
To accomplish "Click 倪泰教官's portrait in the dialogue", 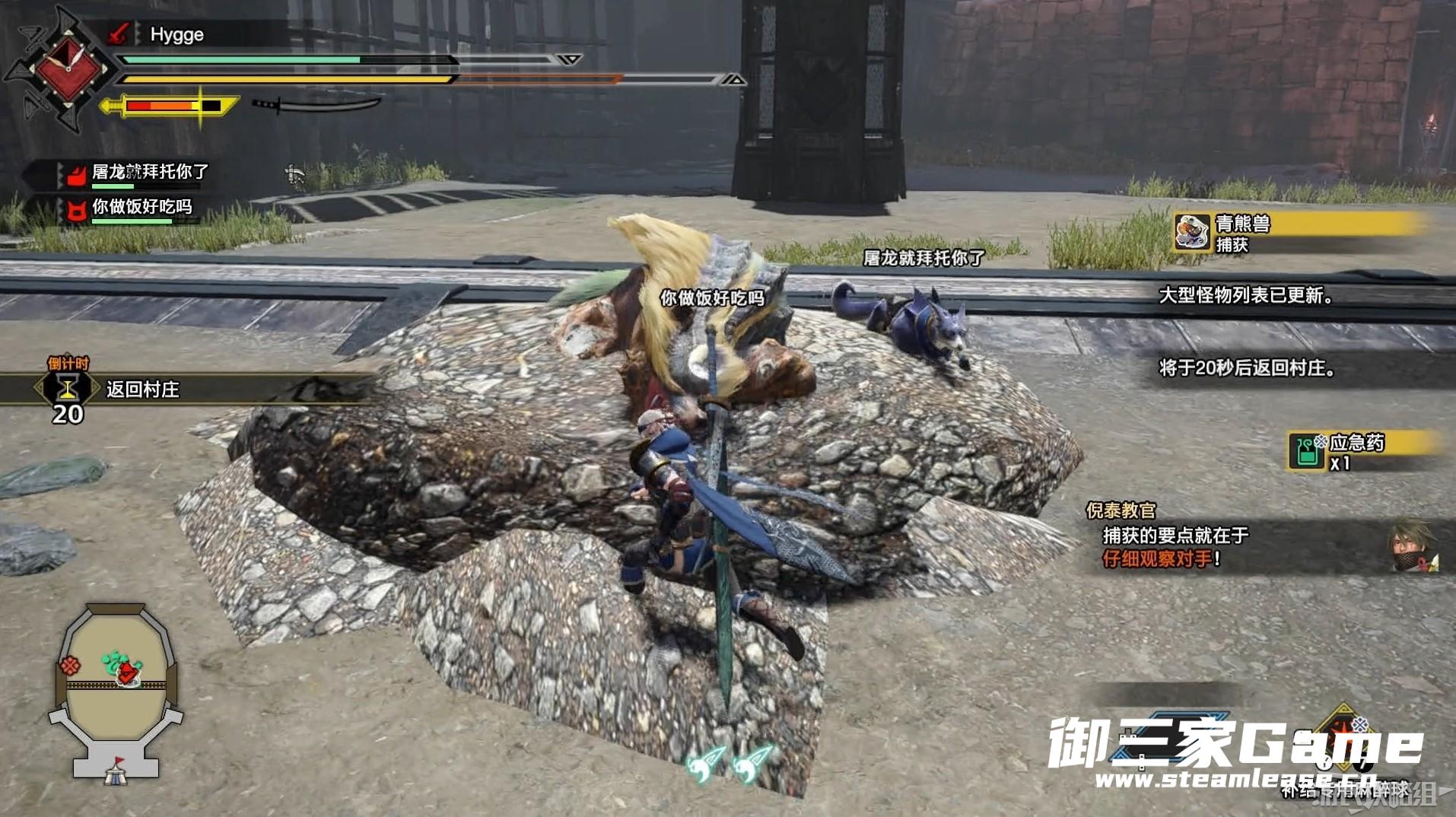I will [x=1412, y=545].
